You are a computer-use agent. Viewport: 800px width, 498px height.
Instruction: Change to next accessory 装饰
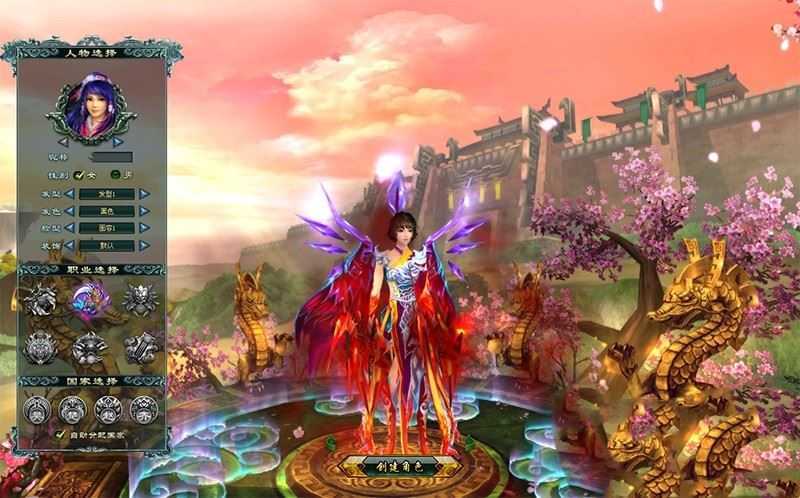coord(145,245)
